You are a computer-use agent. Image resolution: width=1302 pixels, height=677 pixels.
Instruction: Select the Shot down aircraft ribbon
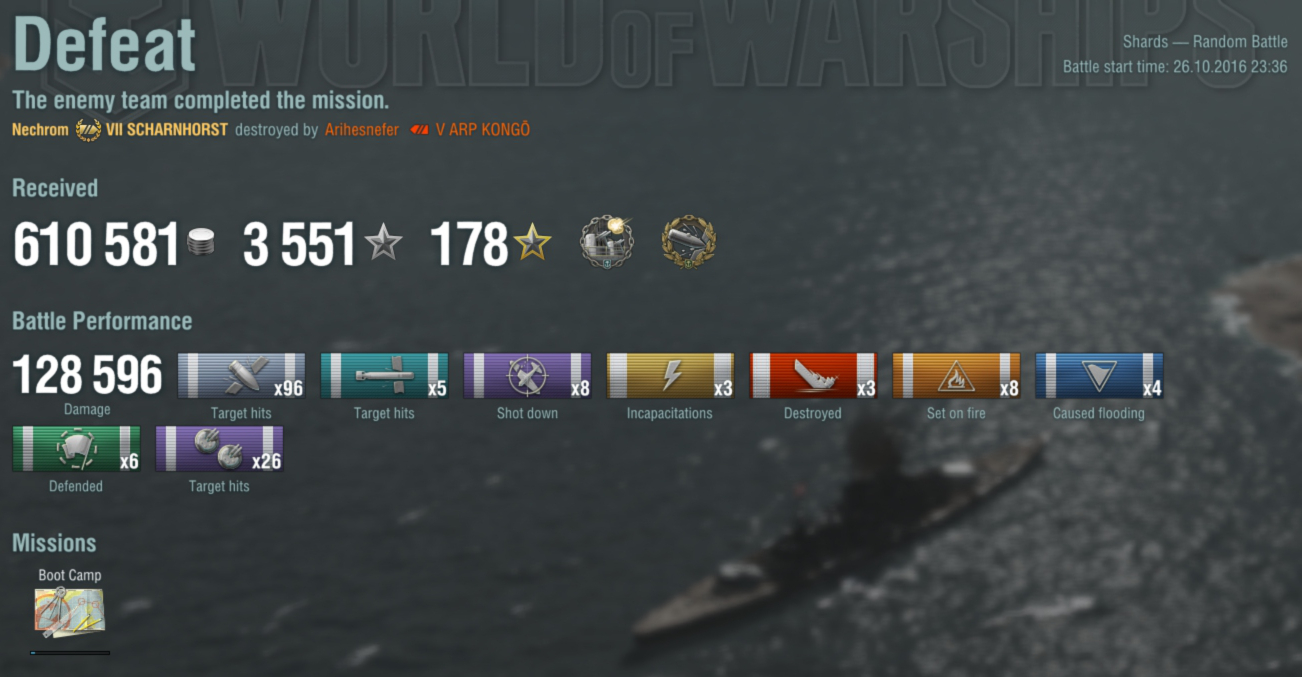click(x=527, y=376)
